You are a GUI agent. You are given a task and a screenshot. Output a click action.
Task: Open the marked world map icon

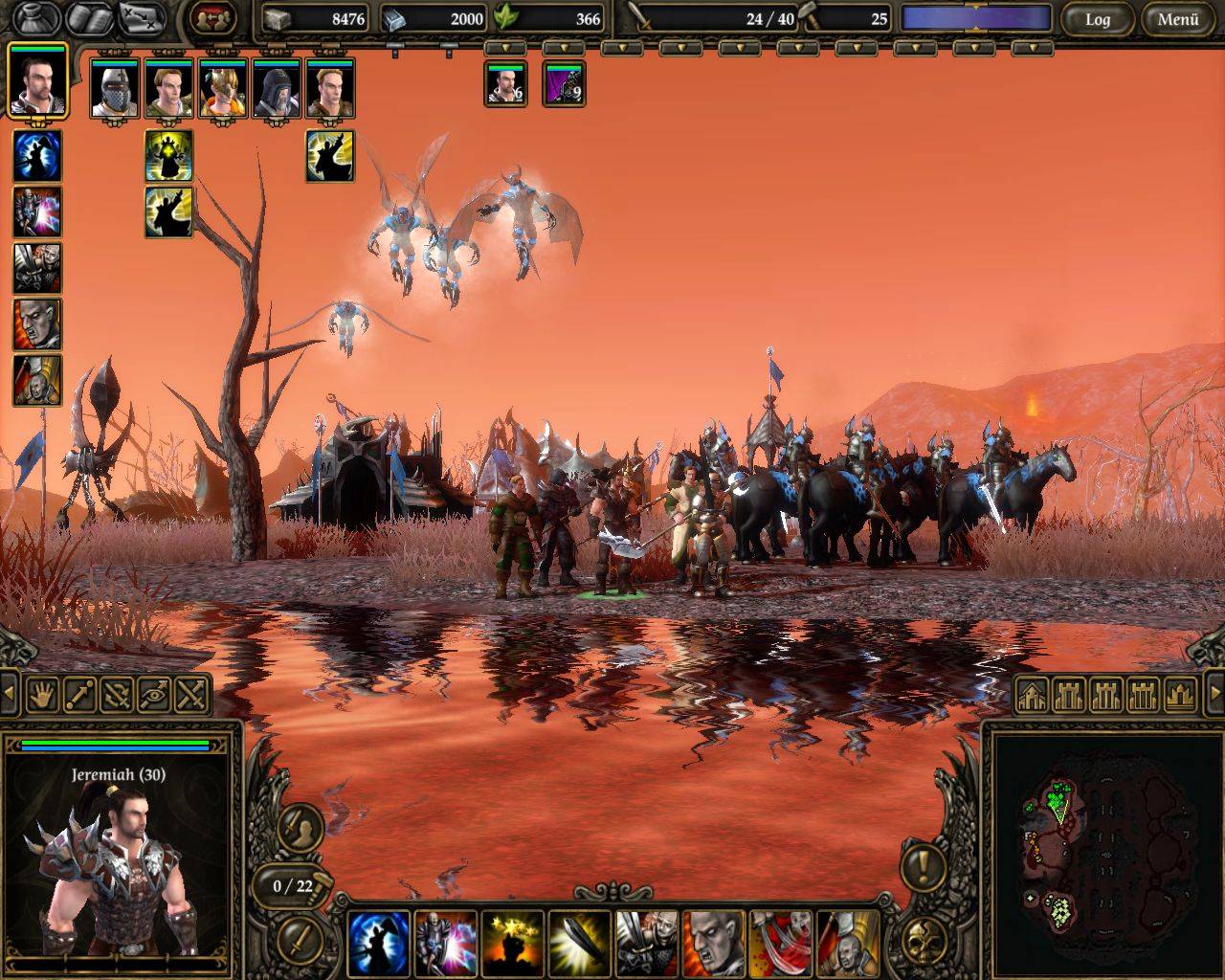(145, 18)
